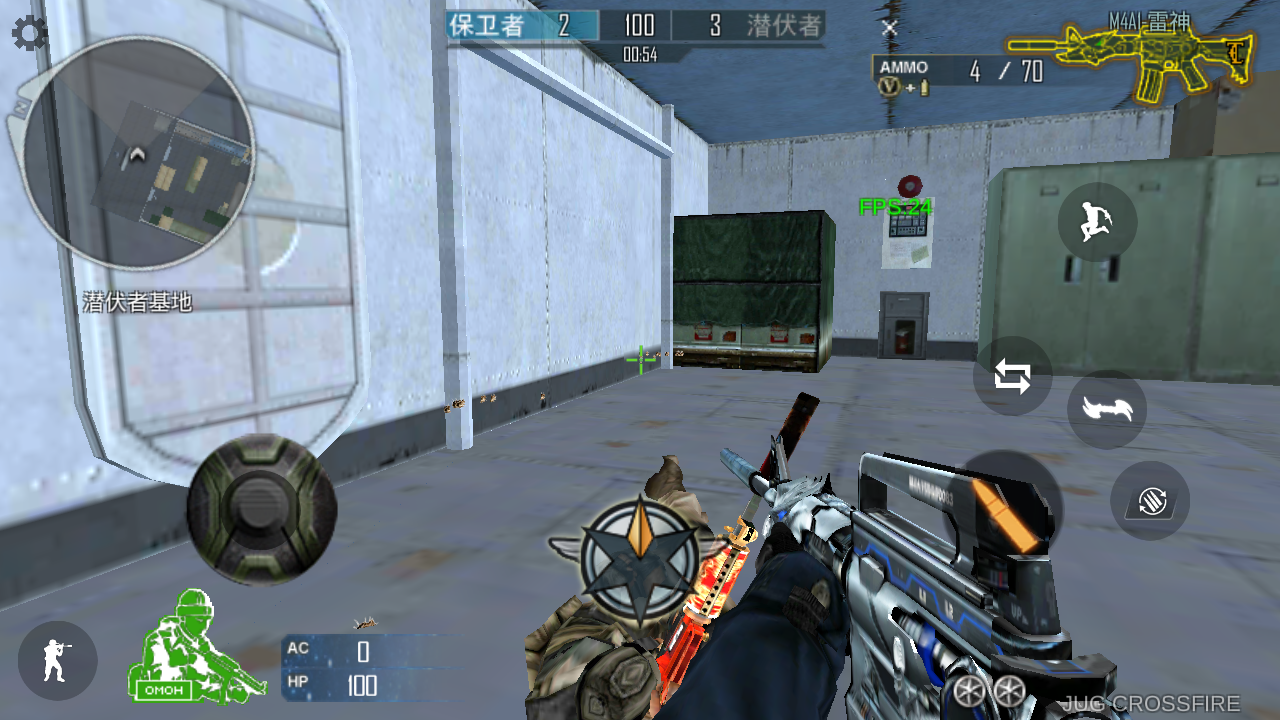
Task: Tap the green FPS-24 counter
Action: pyautogui.click(x=894, y=208)
